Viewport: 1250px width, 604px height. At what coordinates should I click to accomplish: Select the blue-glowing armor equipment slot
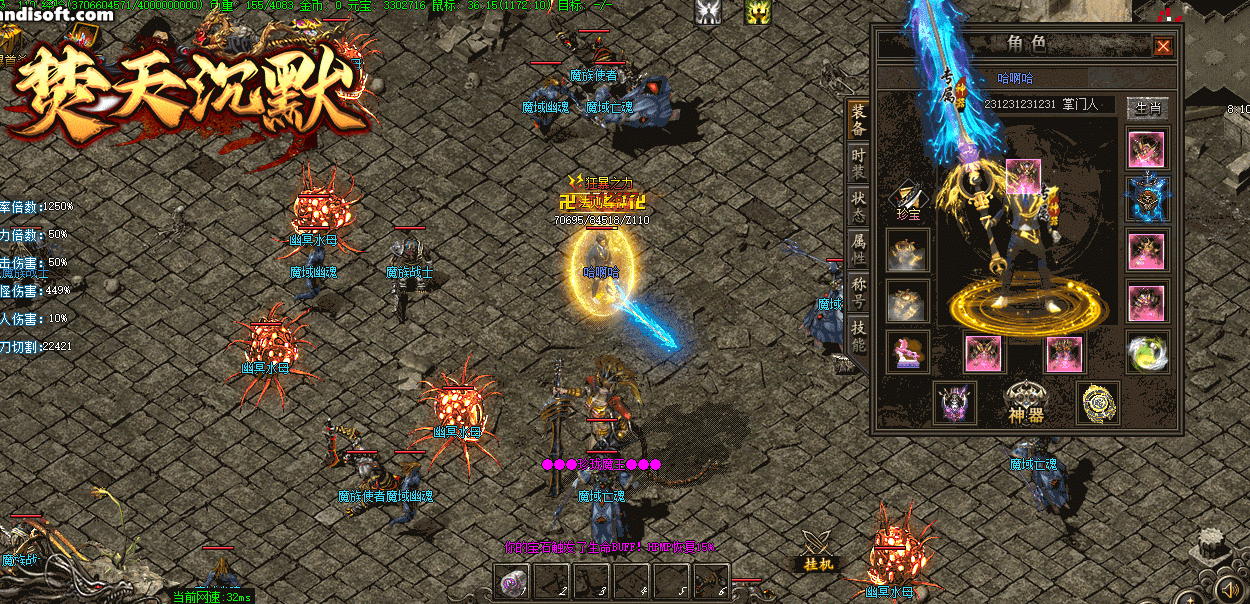point(1147,198)
